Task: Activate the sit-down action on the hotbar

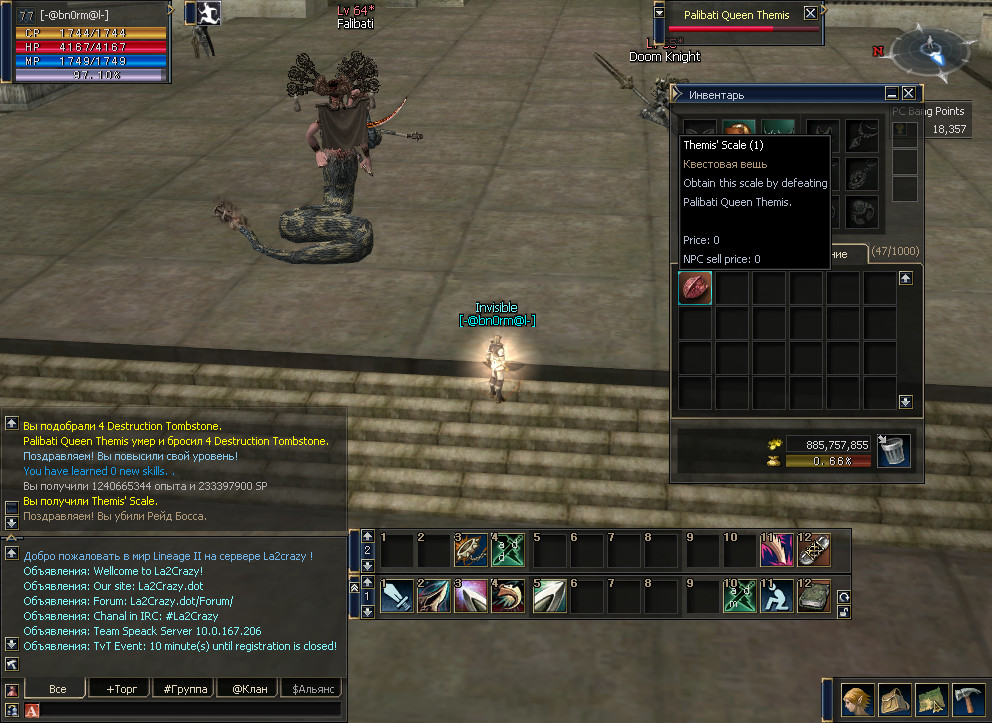Action: click(x=776, y=596)
